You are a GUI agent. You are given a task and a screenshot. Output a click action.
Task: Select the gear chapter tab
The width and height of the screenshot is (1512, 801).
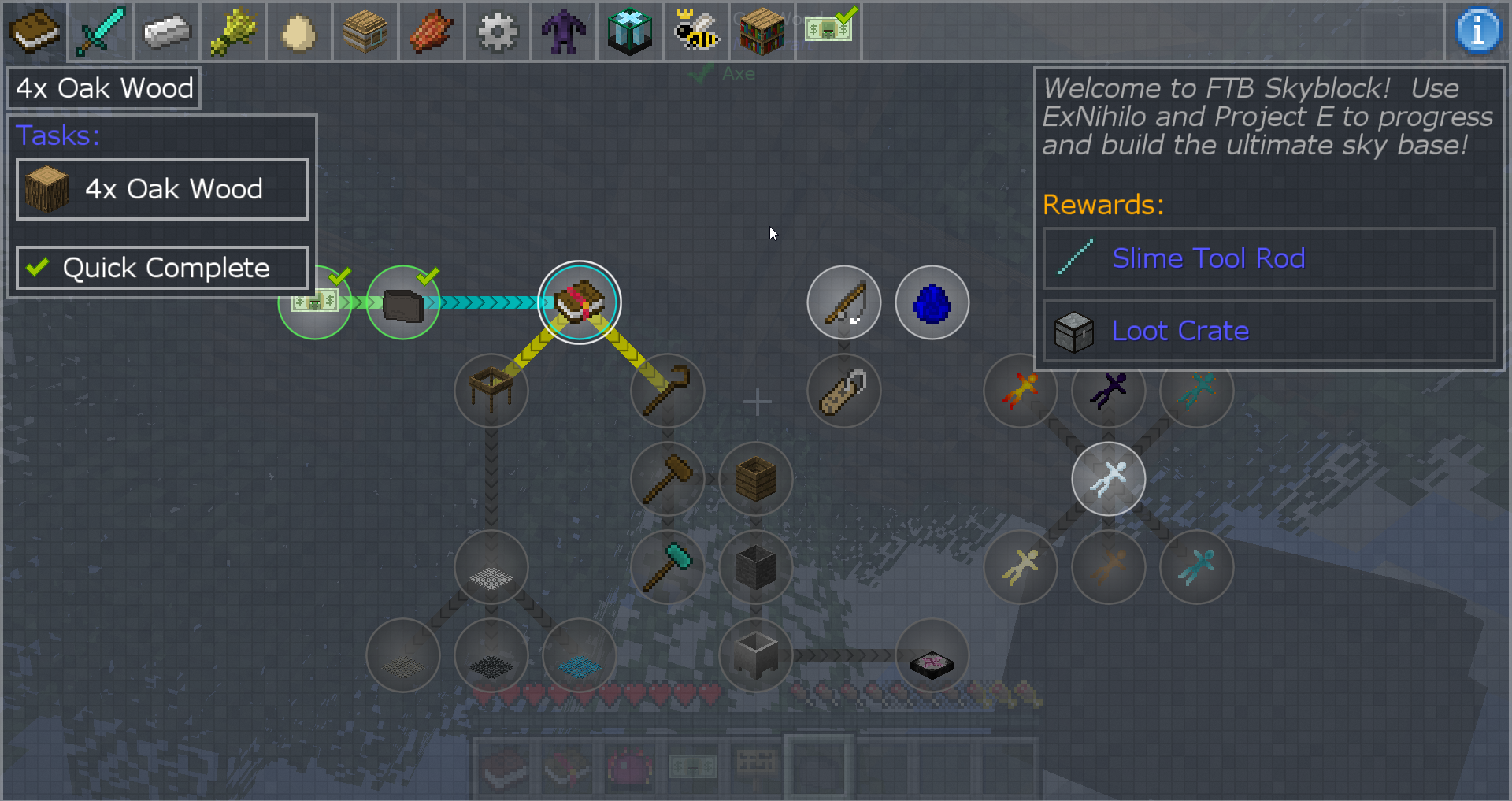tap(498, 32)
